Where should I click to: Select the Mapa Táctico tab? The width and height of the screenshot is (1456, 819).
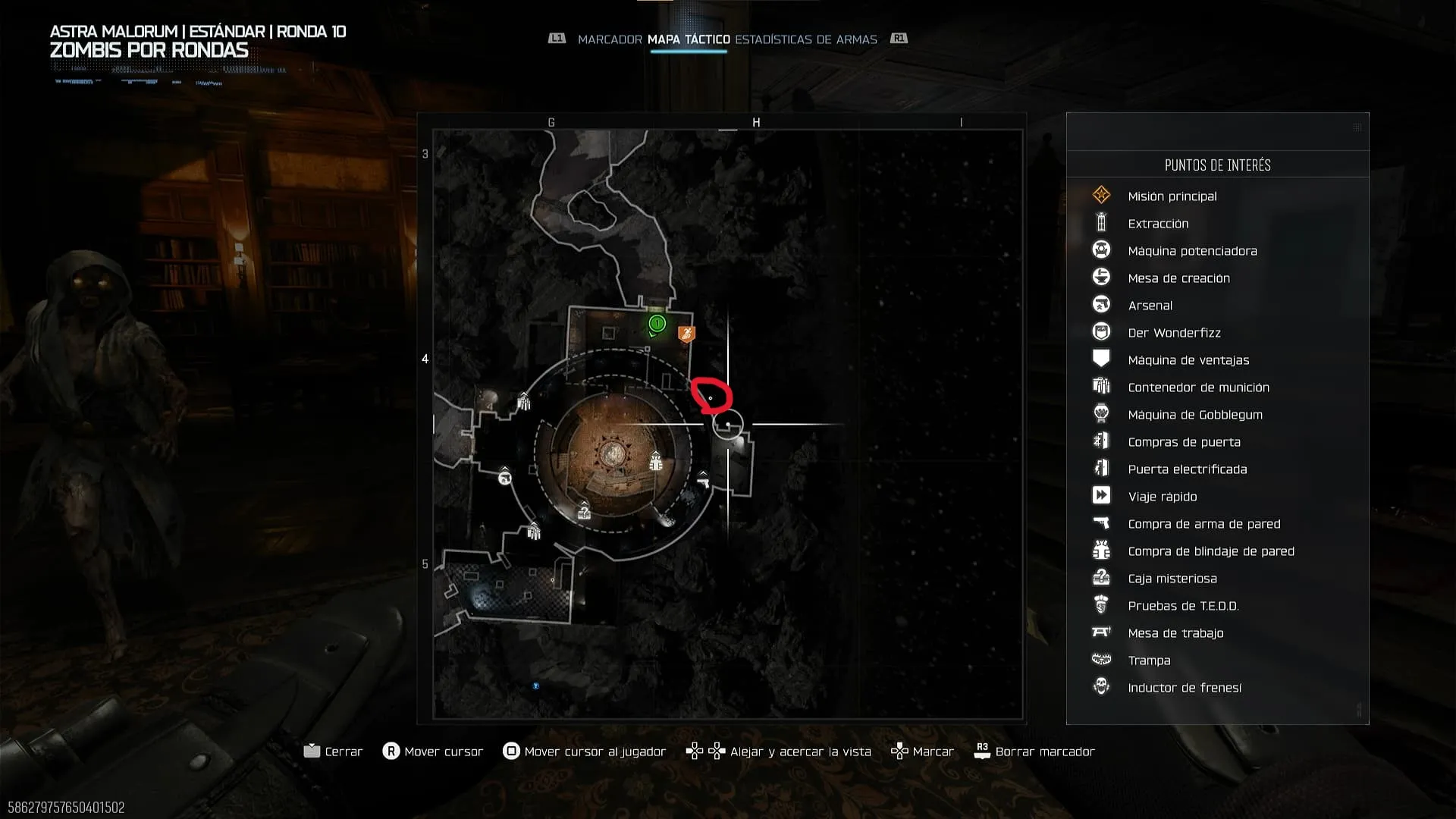click(689, 39)
